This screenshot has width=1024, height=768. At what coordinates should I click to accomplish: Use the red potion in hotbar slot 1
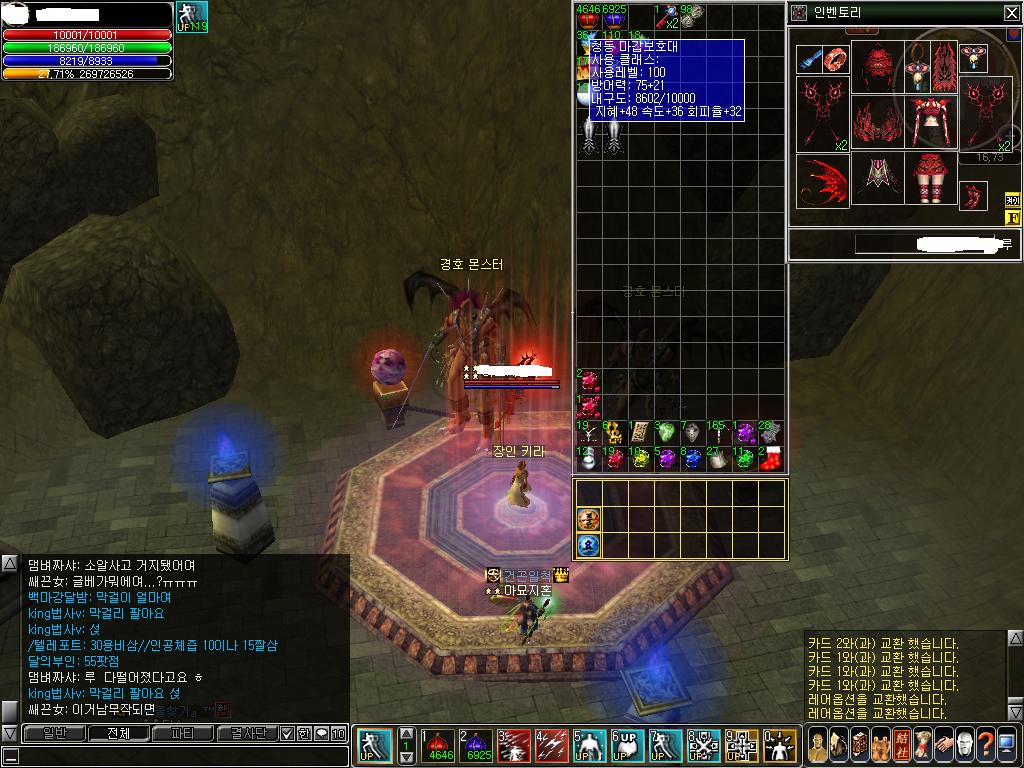[x=437, y=745]
